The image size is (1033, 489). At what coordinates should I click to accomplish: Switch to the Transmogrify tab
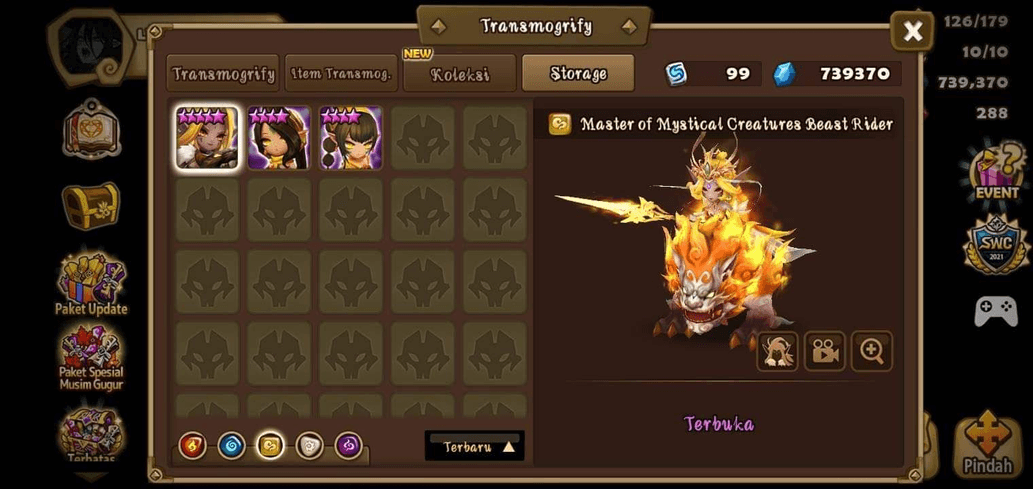point(223,74)
